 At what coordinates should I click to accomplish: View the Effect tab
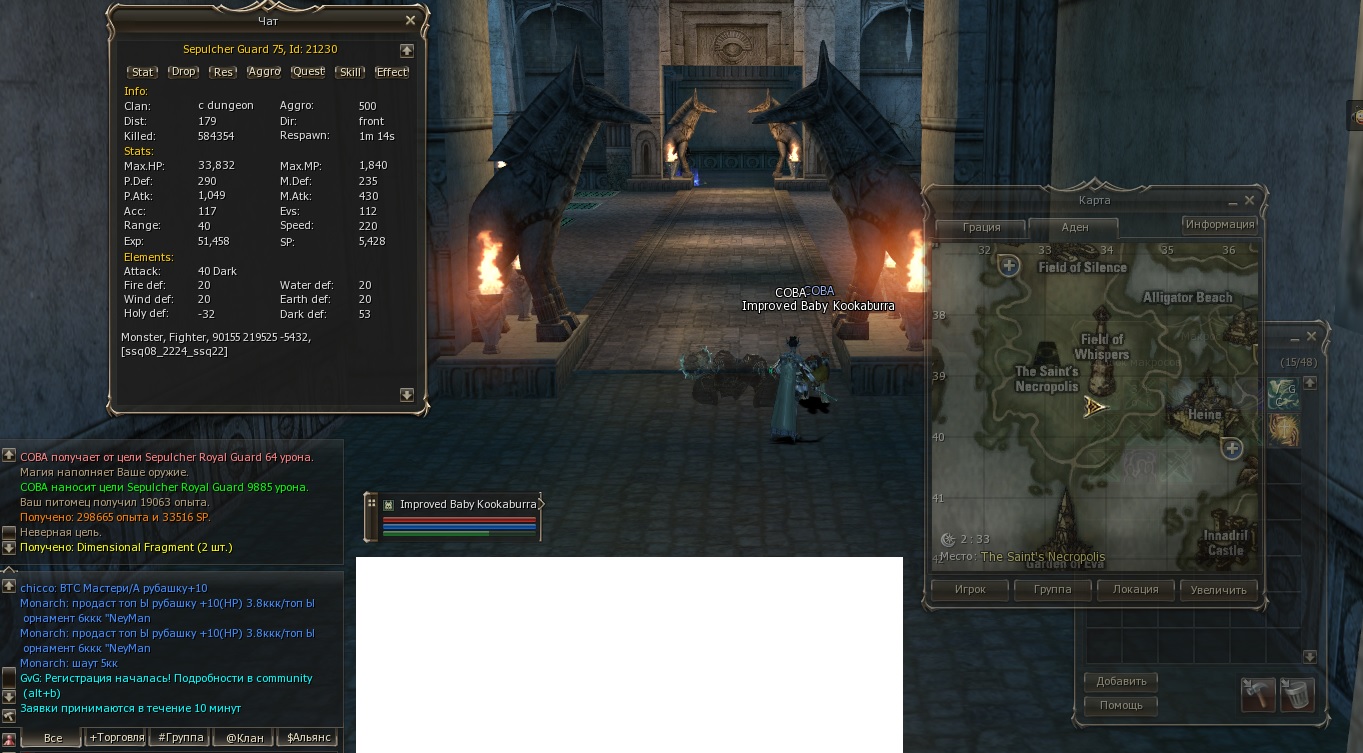point(391,72)
